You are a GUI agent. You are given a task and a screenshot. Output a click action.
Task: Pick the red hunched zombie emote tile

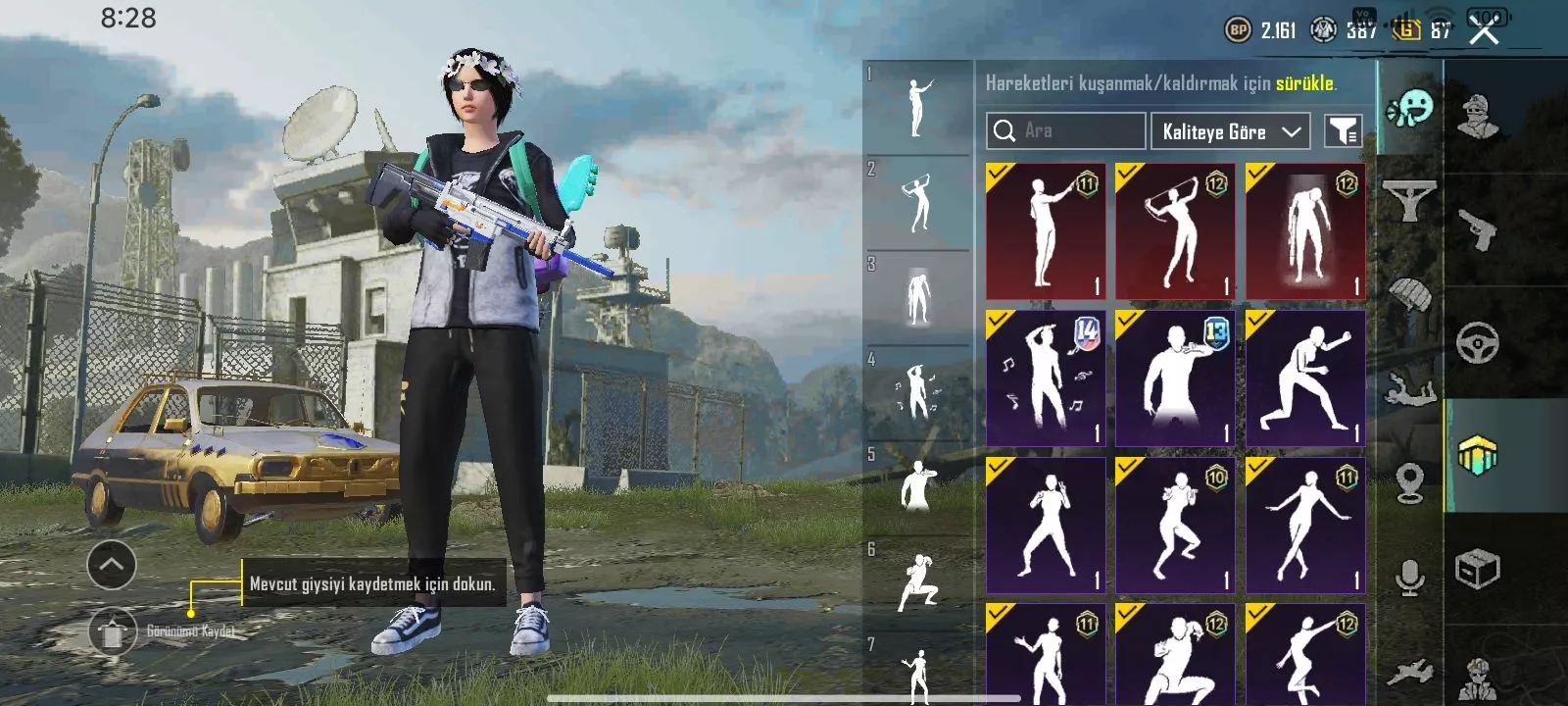pos(1305,231)
